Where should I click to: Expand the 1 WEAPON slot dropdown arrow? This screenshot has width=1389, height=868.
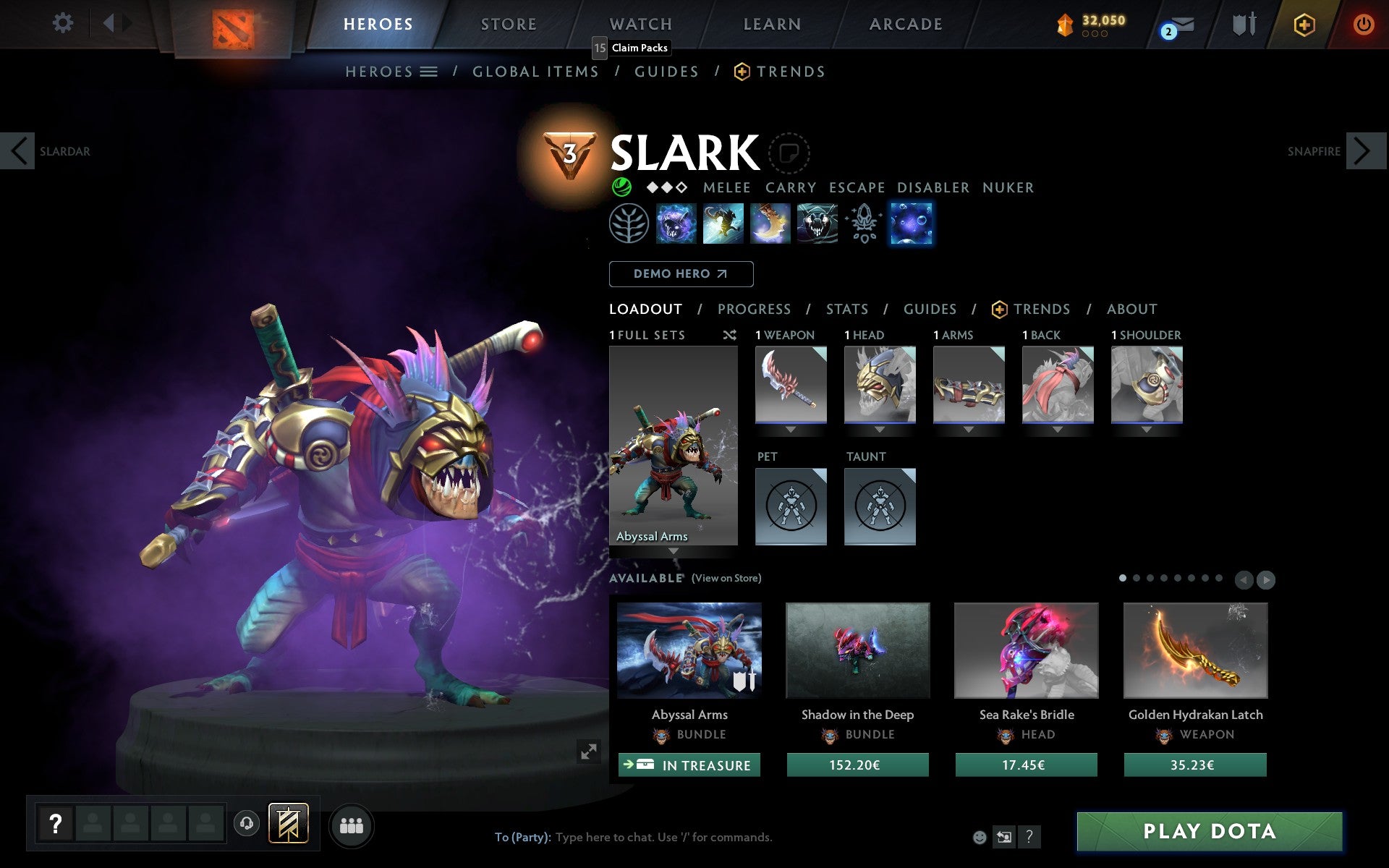click(x=790, y=428)
